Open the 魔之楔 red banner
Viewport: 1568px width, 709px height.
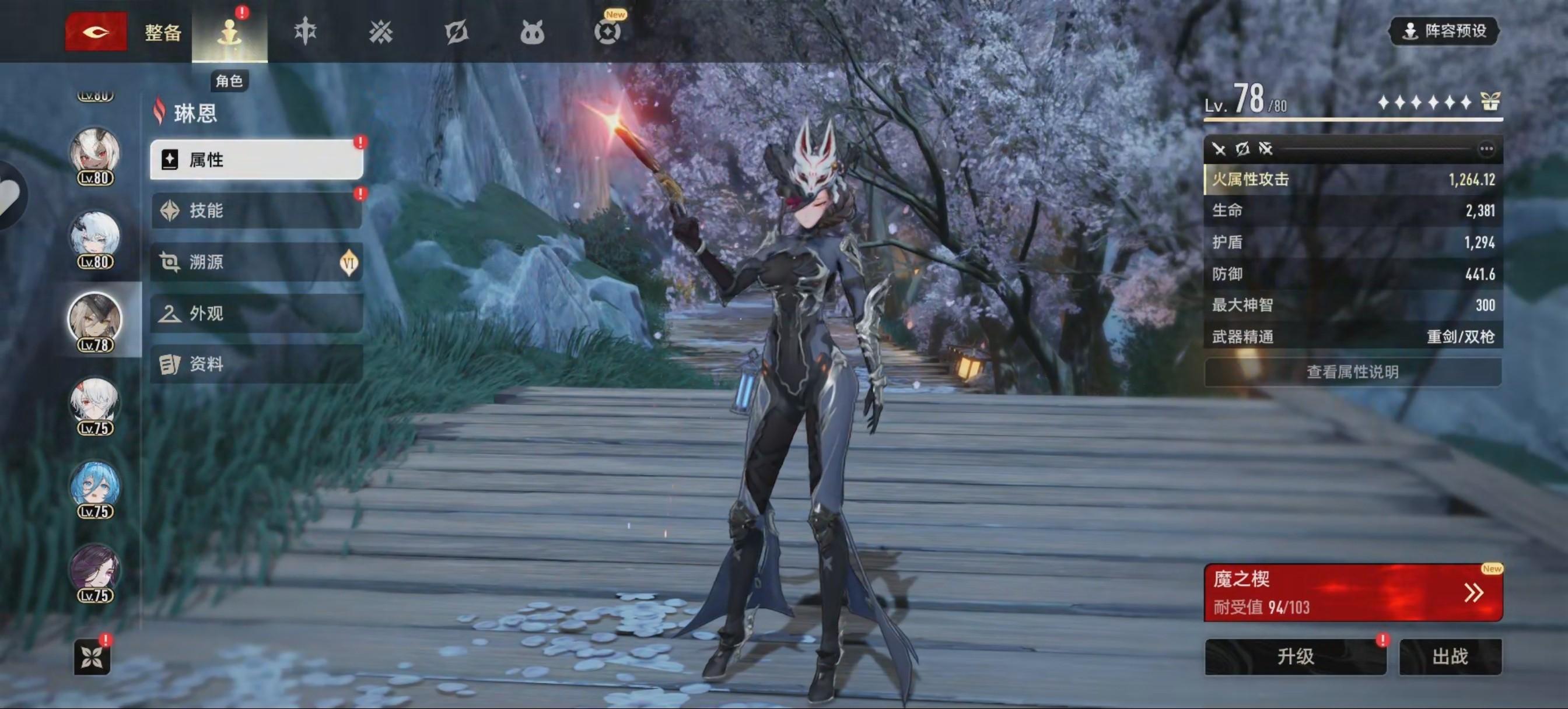pos(1353,592)
